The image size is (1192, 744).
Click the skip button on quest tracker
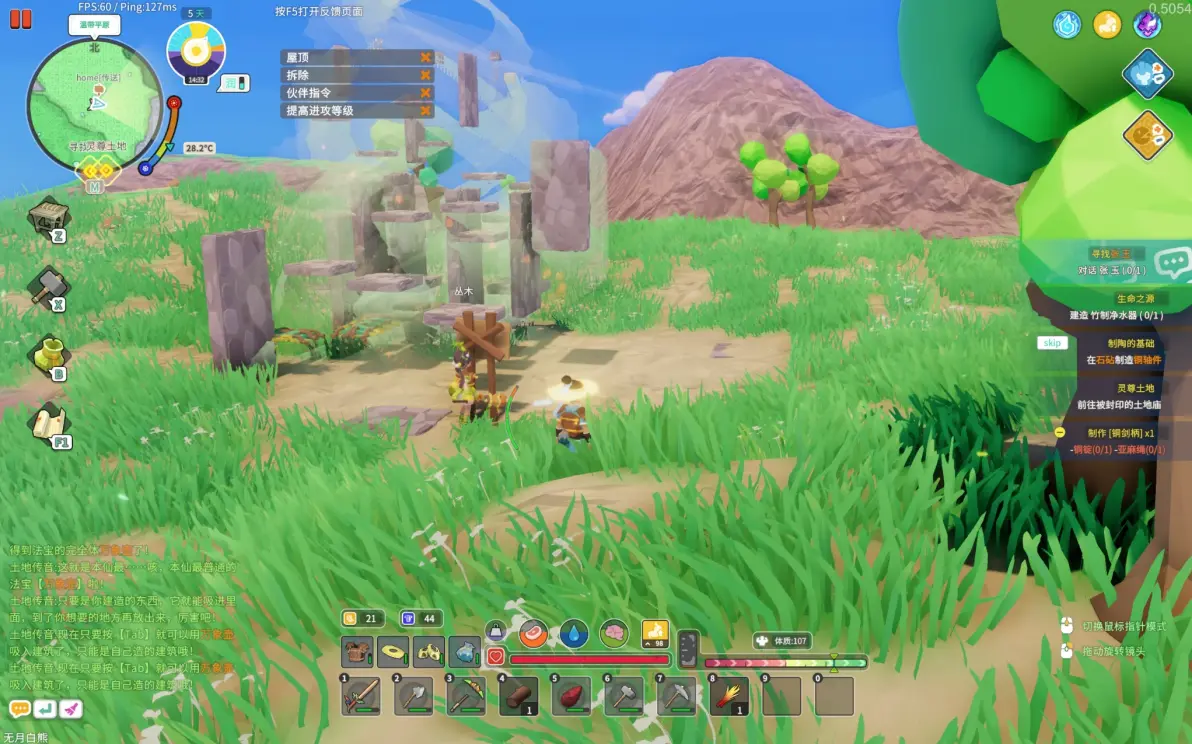(1051, 343)
